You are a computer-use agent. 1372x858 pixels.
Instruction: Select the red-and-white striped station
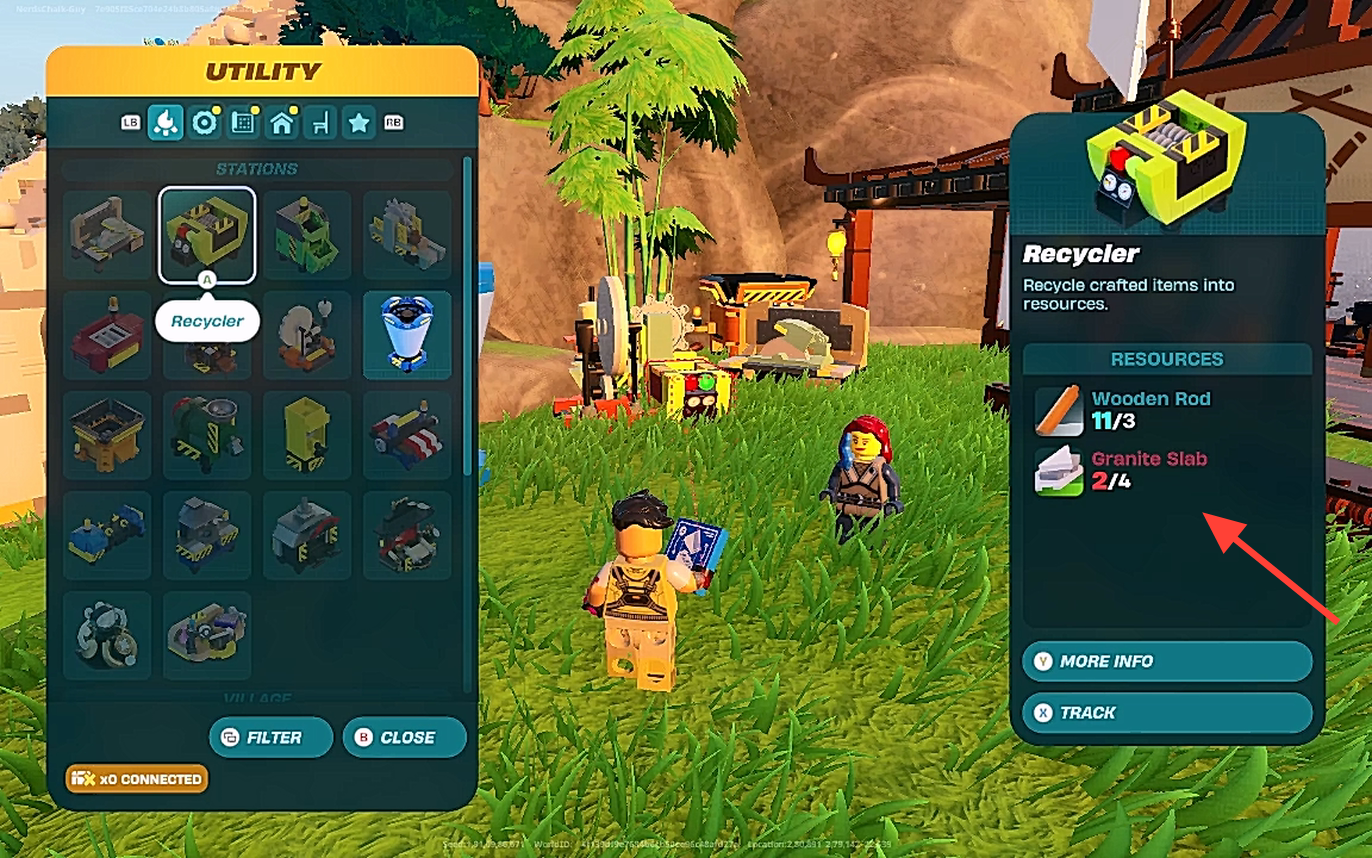click(x=407, y=435)
